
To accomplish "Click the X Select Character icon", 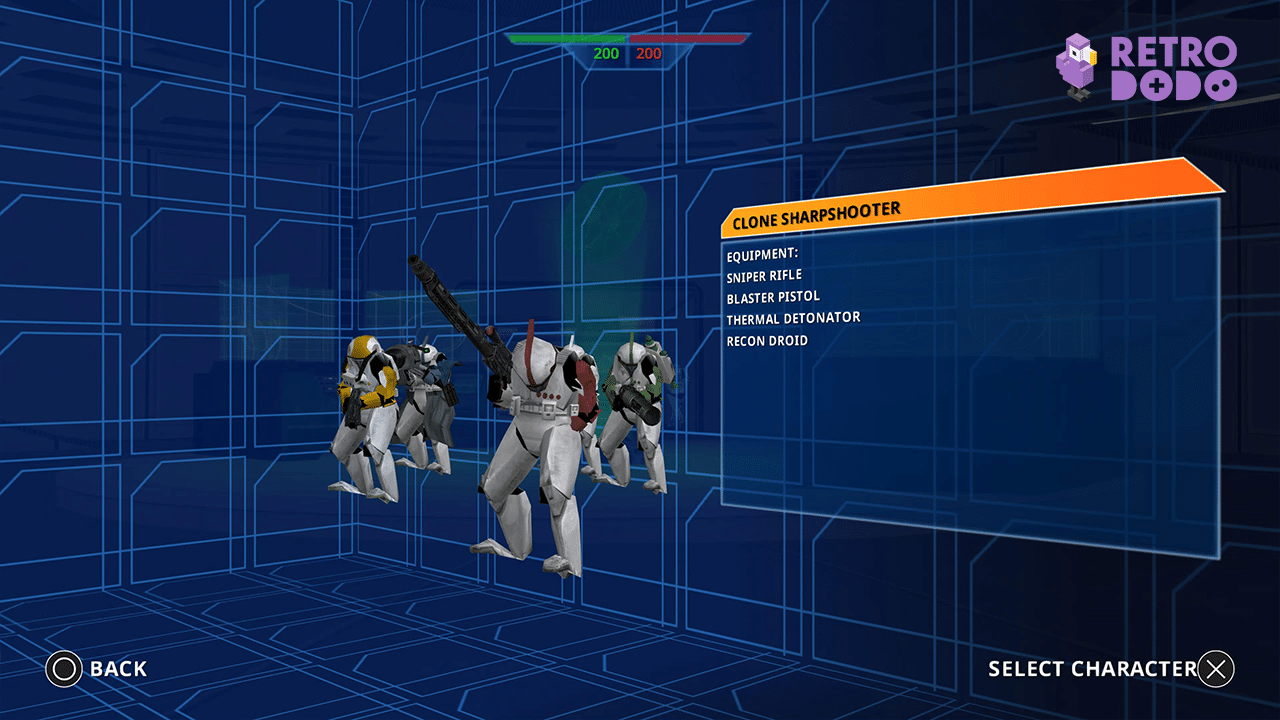I will pyautogui.click(x=1218, y=669).
